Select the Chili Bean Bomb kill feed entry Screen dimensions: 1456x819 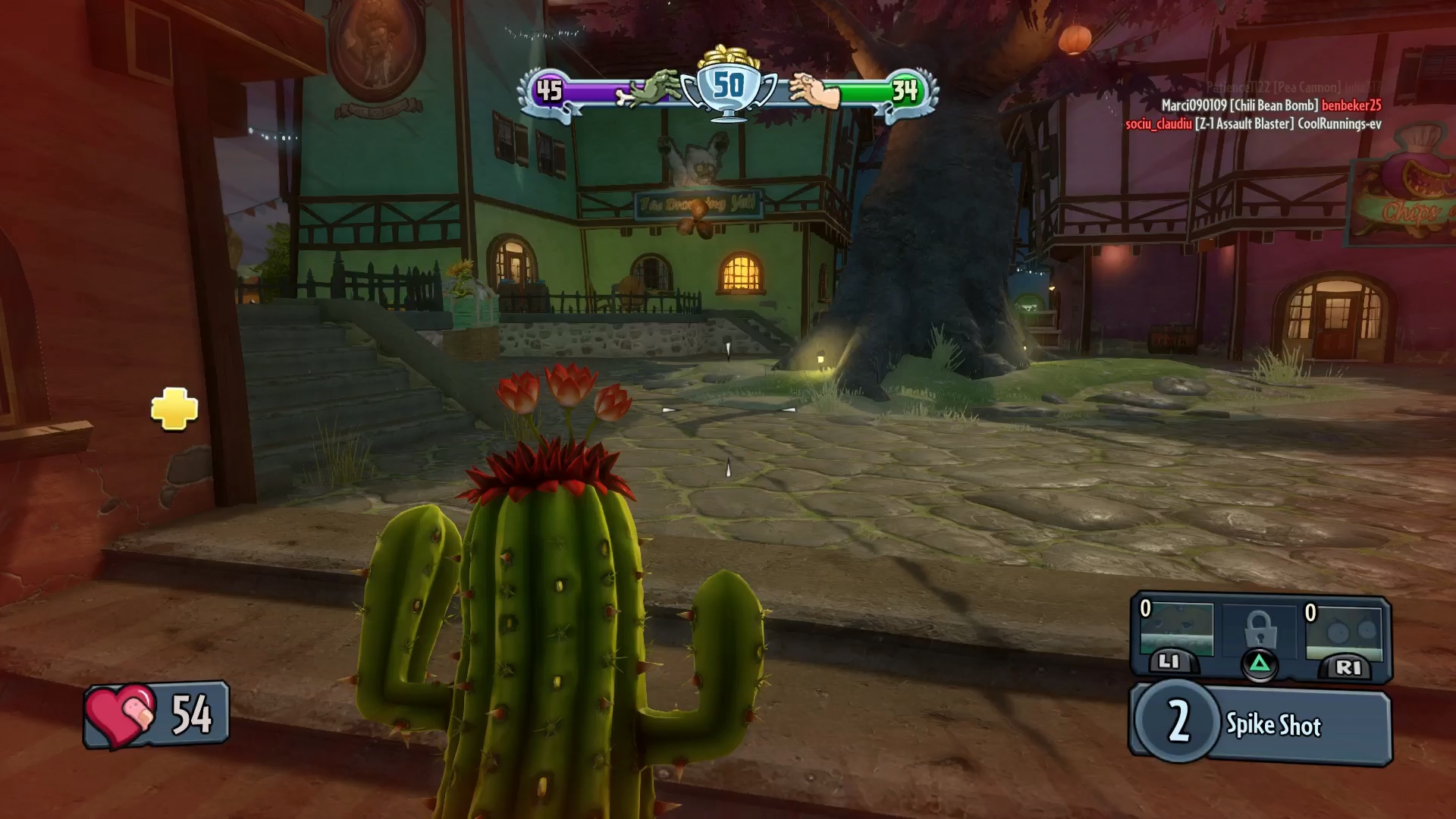tap(1271, 105)
